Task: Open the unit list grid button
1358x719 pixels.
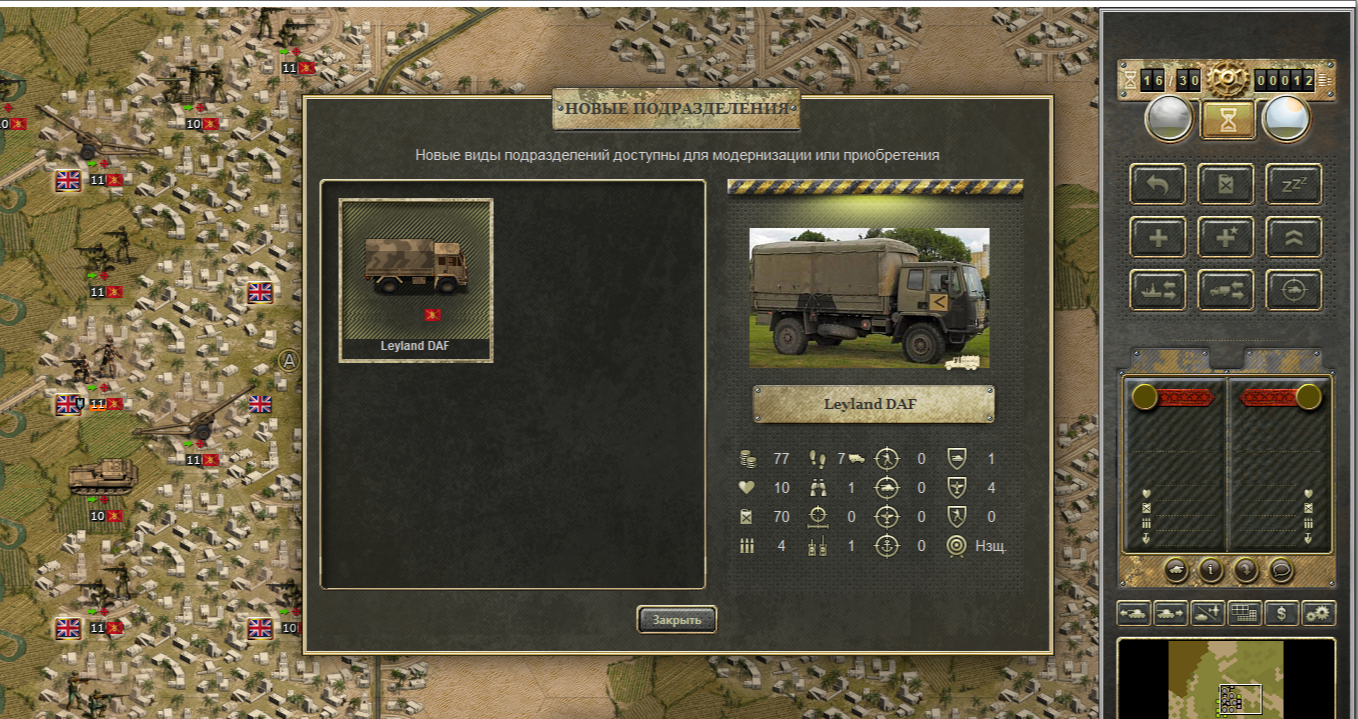Action: click(1244, 613)
